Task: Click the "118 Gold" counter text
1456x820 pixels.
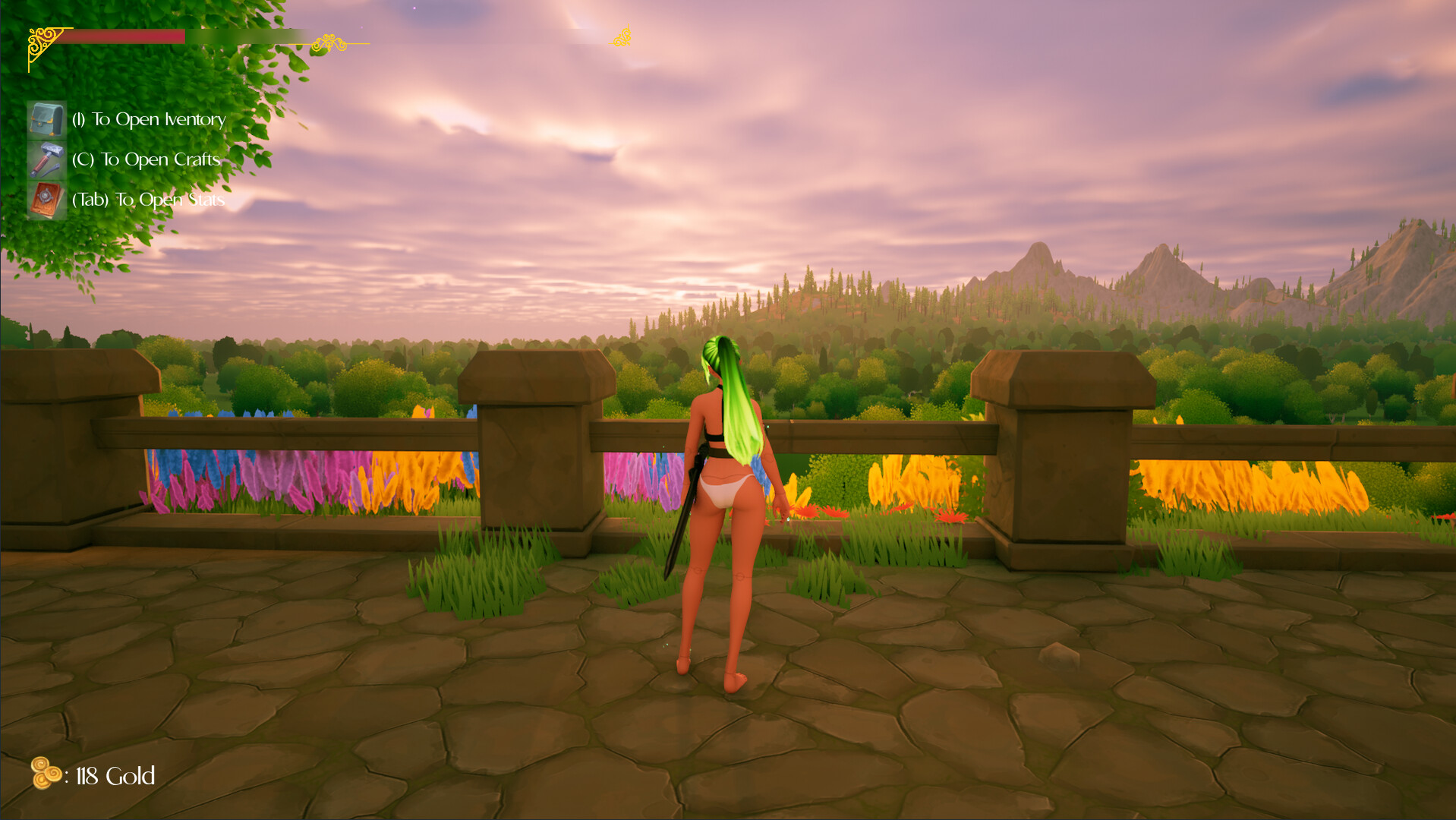Action: click(x=112, y=776)
